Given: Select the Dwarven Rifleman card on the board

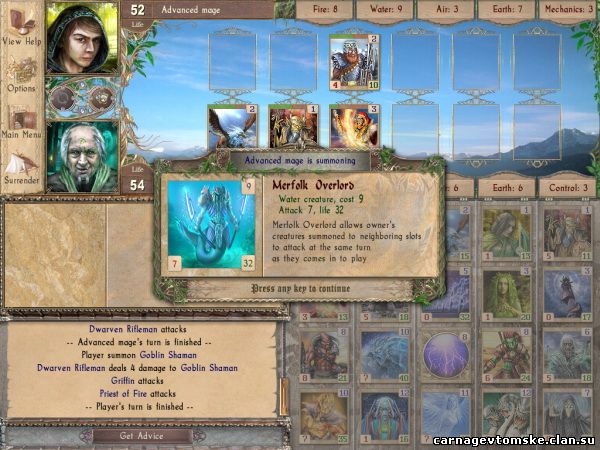Looking at the screenshot, I should (353, 61).
